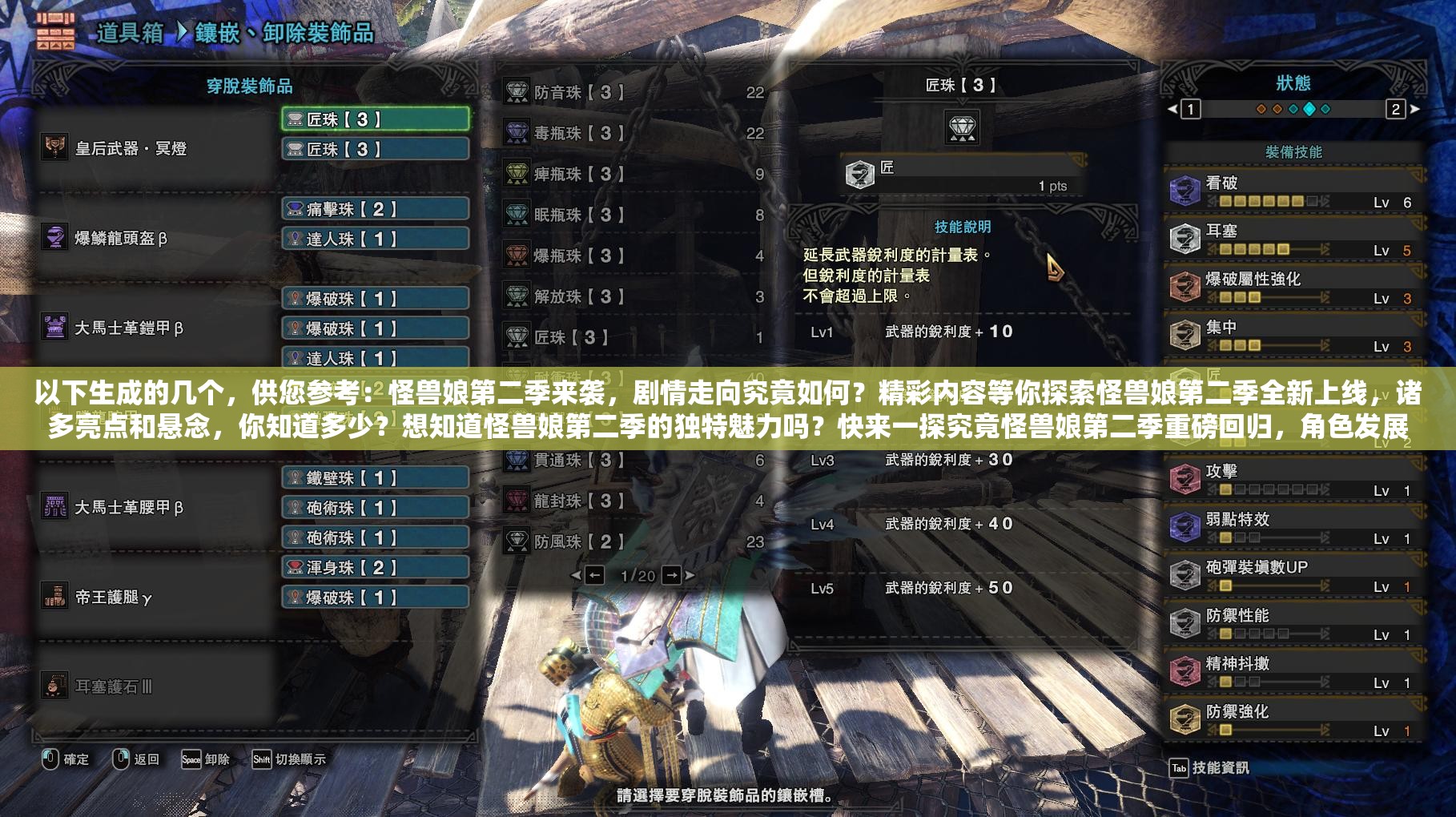
Task: Select the 痛擊珠【2】 decoration slot
Action: (x=375, y=209)
